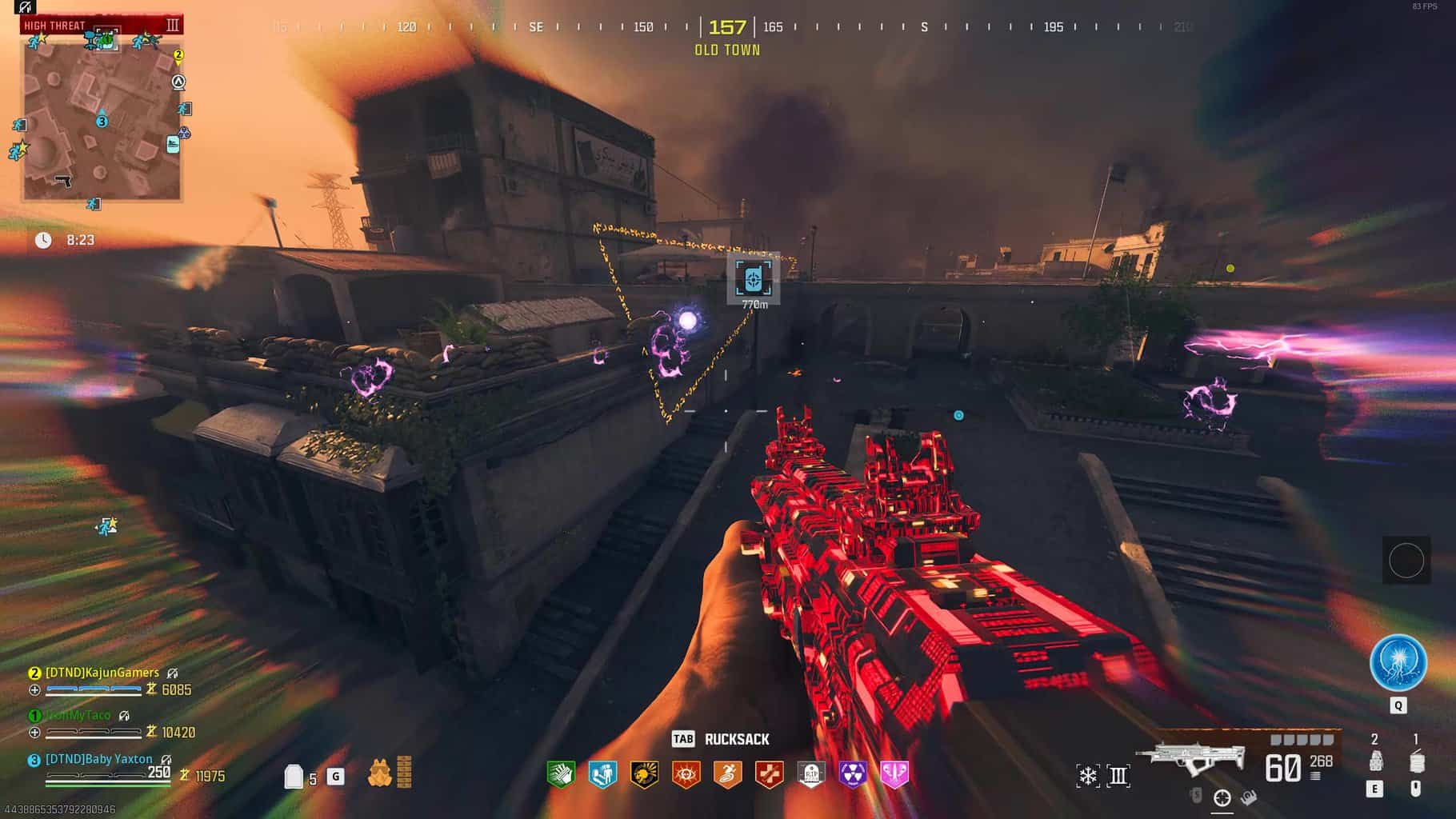Activate the blue field upgrade ability
This screenshot has height=819, width=1456.
point(1398,663)
